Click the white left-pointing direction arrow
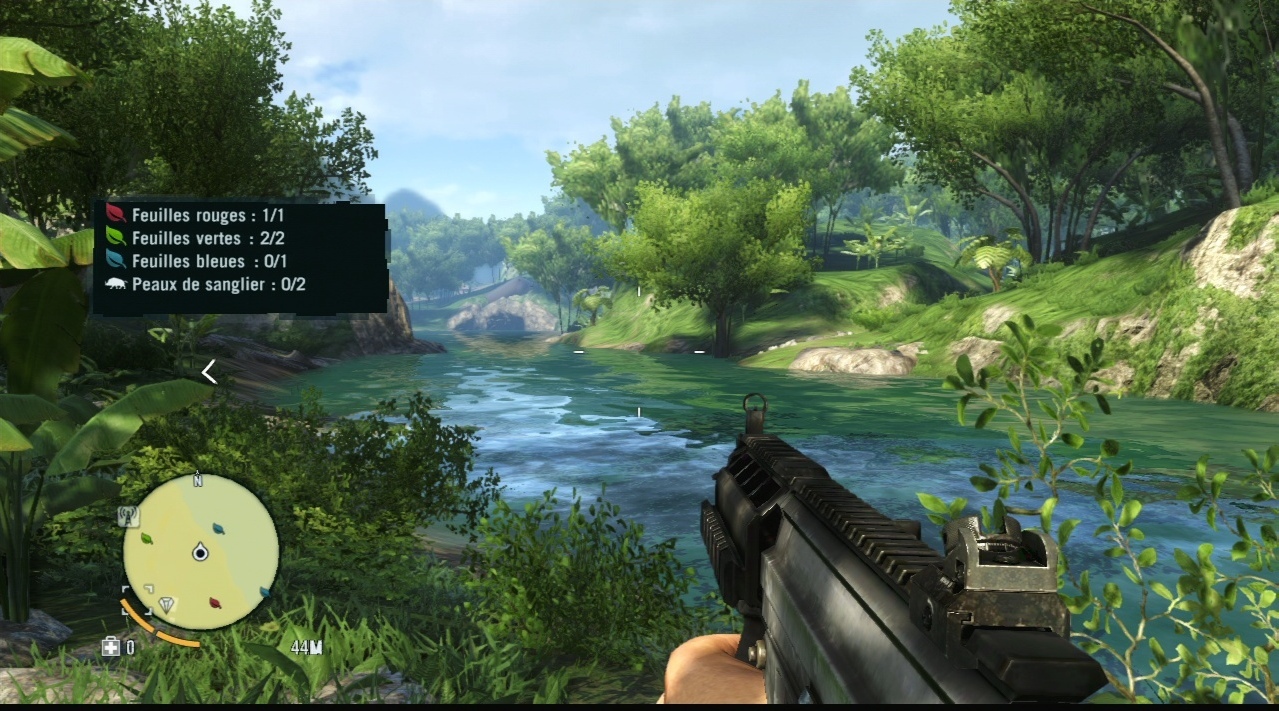The height and width of the screenshot is (711, 1279). click(209, 372)
